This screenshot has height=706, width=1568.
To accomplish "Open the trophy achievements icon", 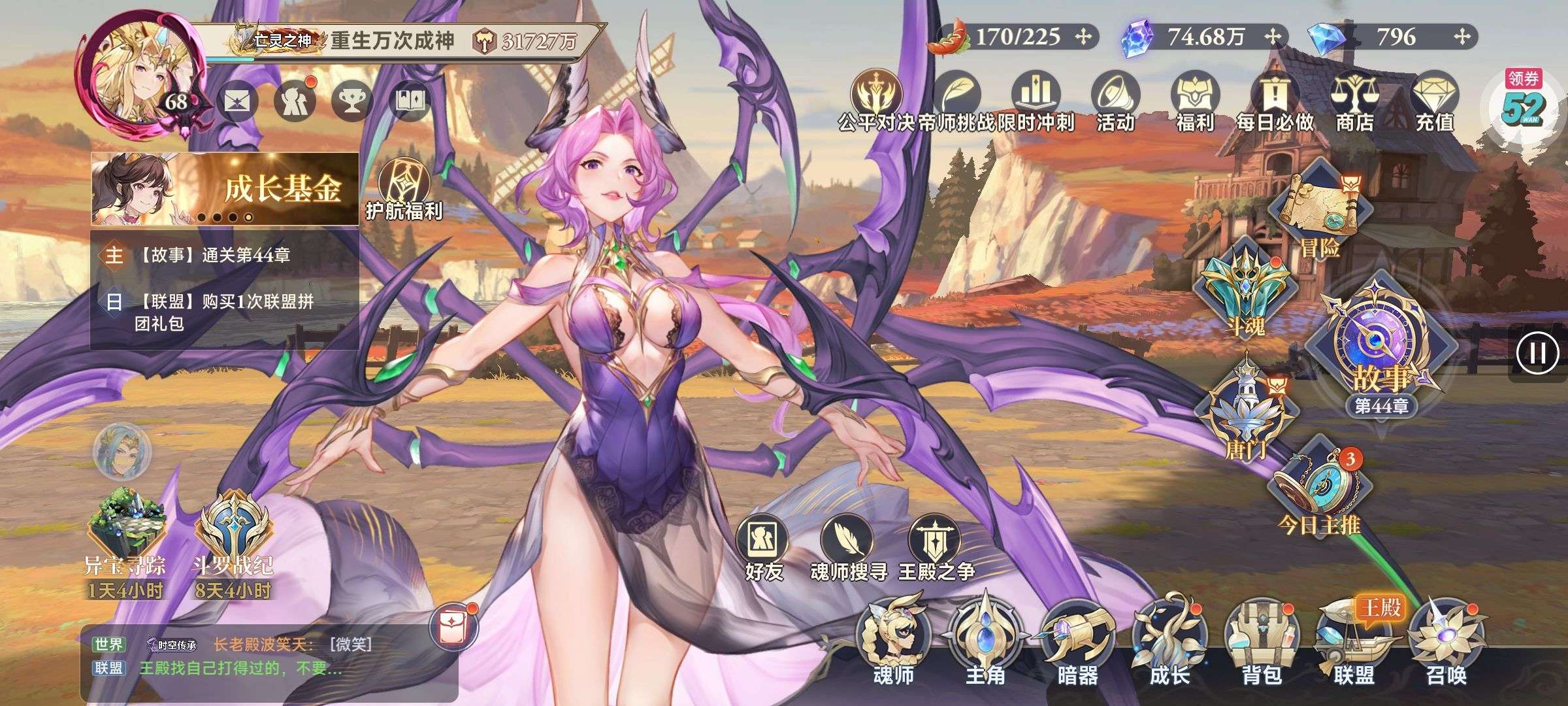I will click(353, 101).
